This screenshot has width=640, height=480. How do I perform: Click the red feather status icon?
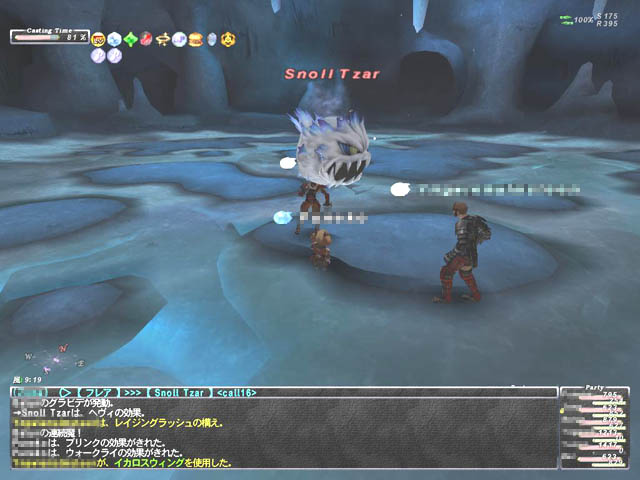[x=146, y=39]
